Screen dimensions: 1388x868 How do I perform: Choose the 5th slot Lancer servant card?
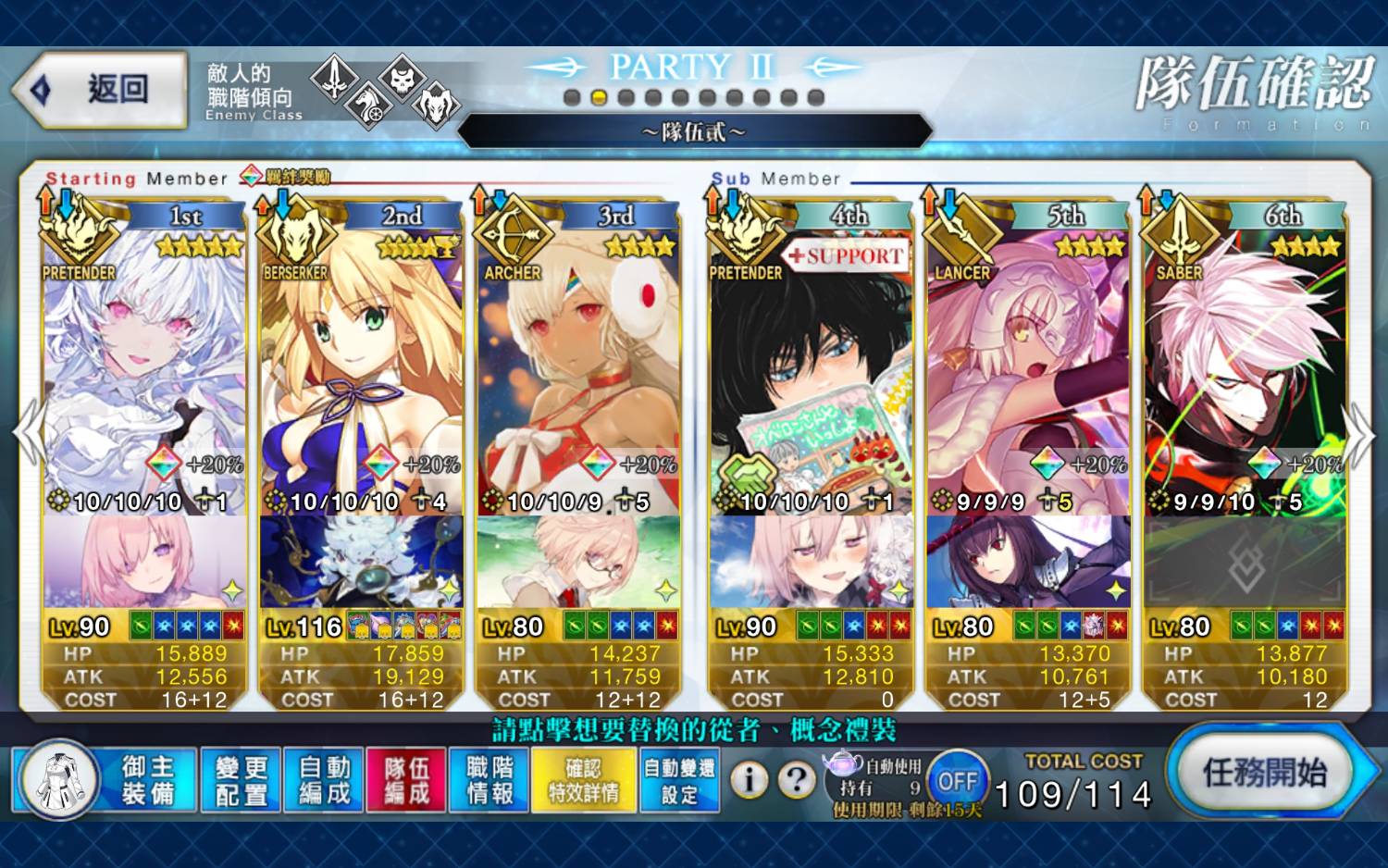tap(1028, 370)
